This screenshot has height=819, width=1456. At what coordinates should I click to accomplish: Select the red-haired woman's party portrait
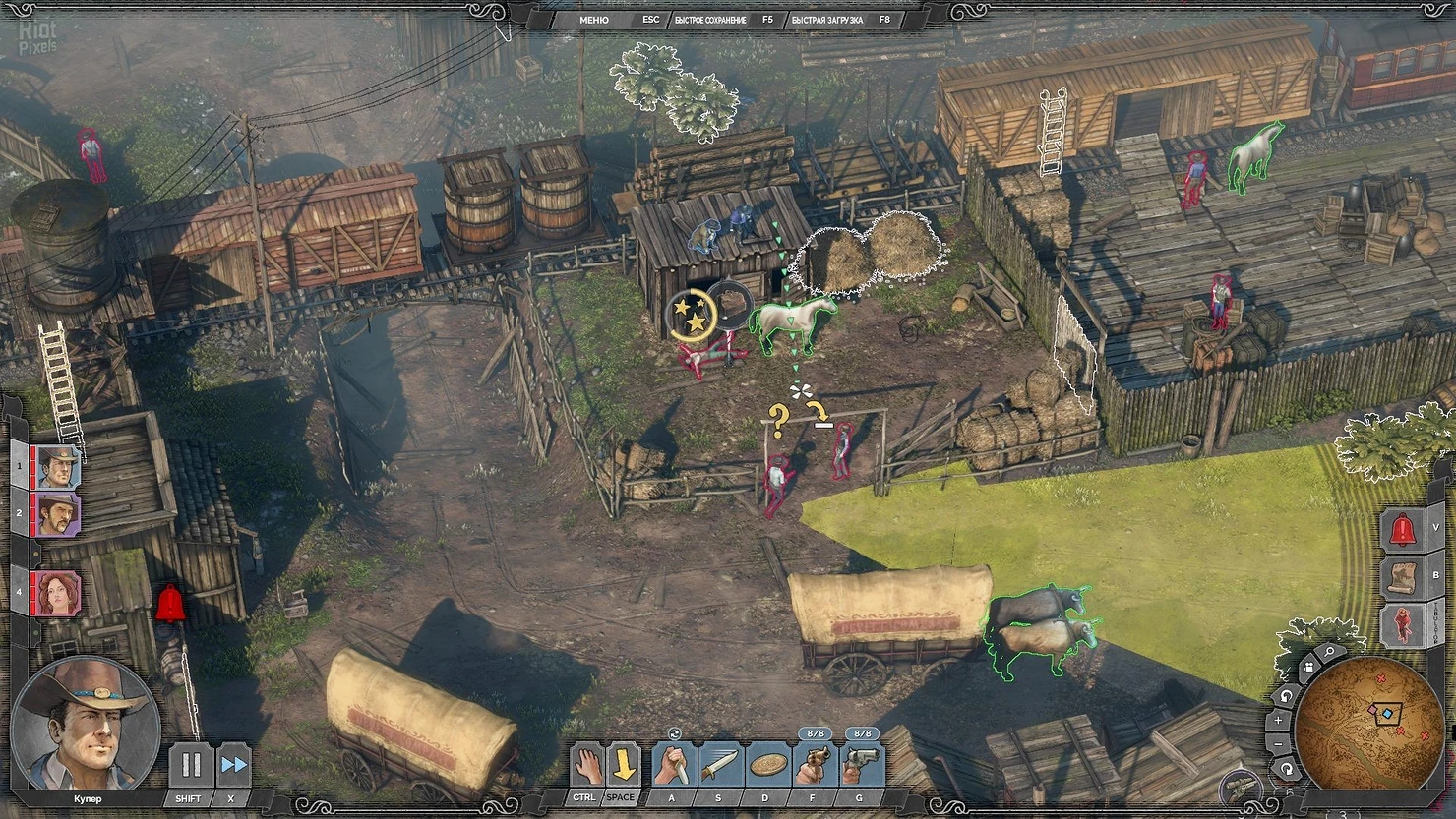(x=58, y=593)
